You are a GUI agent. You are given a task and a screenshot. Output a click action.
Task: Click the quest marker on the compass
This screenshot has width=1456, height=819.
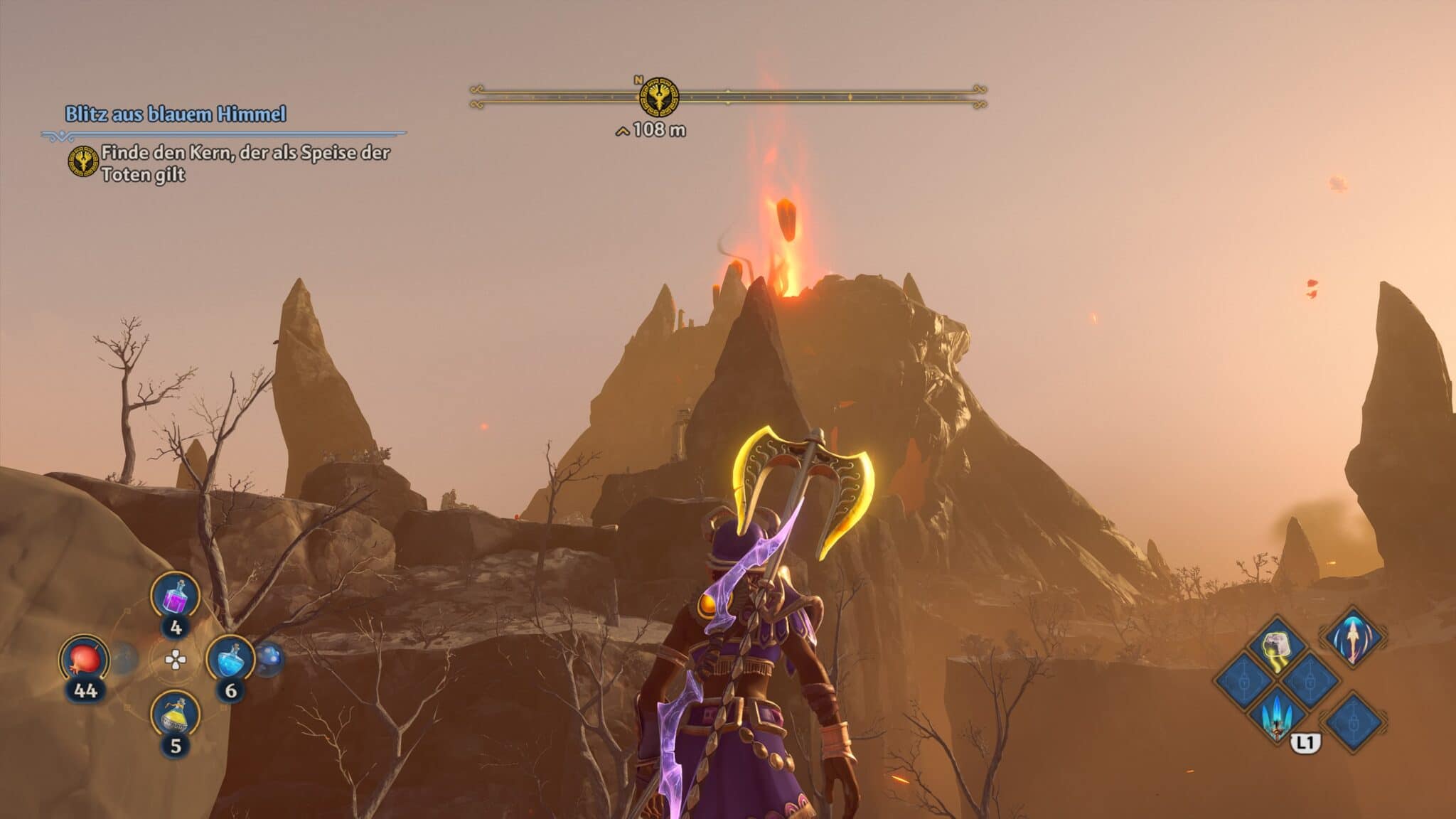(658, 97)
